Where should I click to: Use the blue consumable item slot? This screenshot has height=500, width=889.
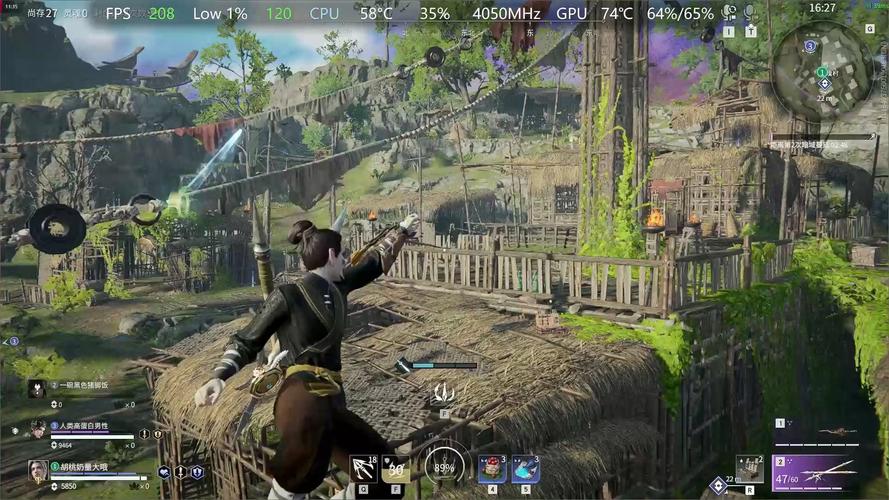pyautogui.click(x=526, y=468)
